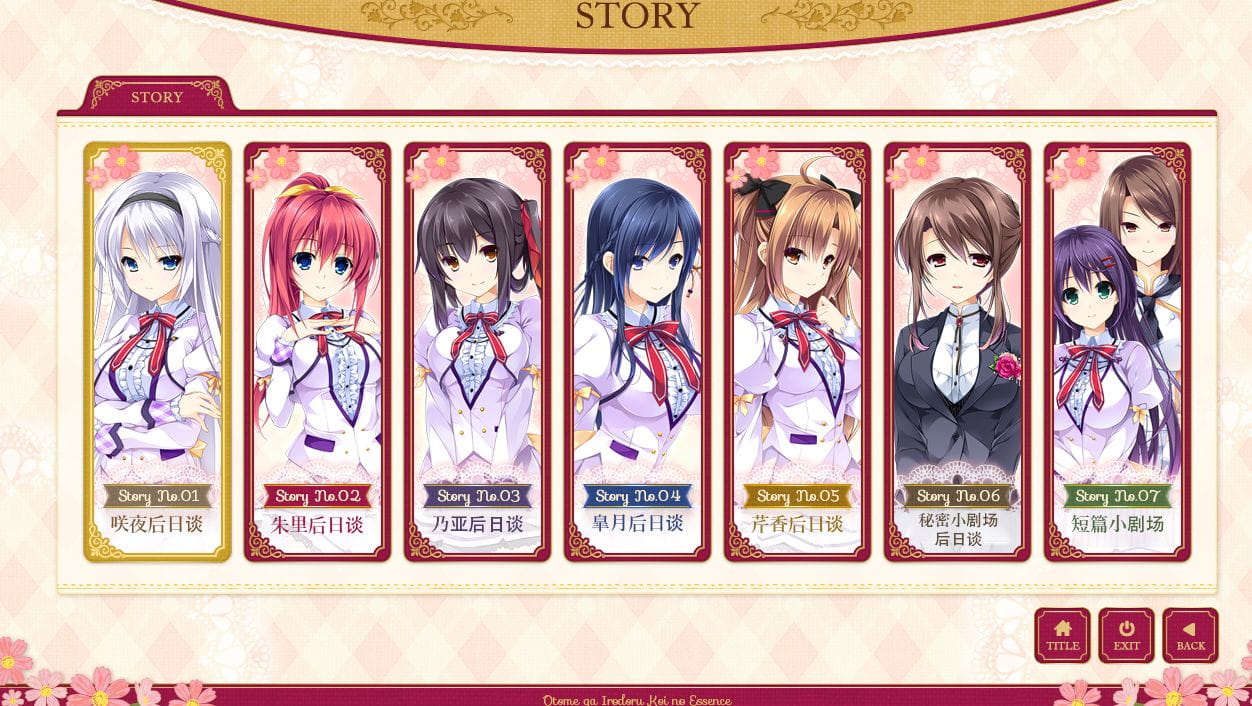Select Story No.01 咲夜后日谈 card
This screenshot has width=1252, height=706.
(157, 351)
